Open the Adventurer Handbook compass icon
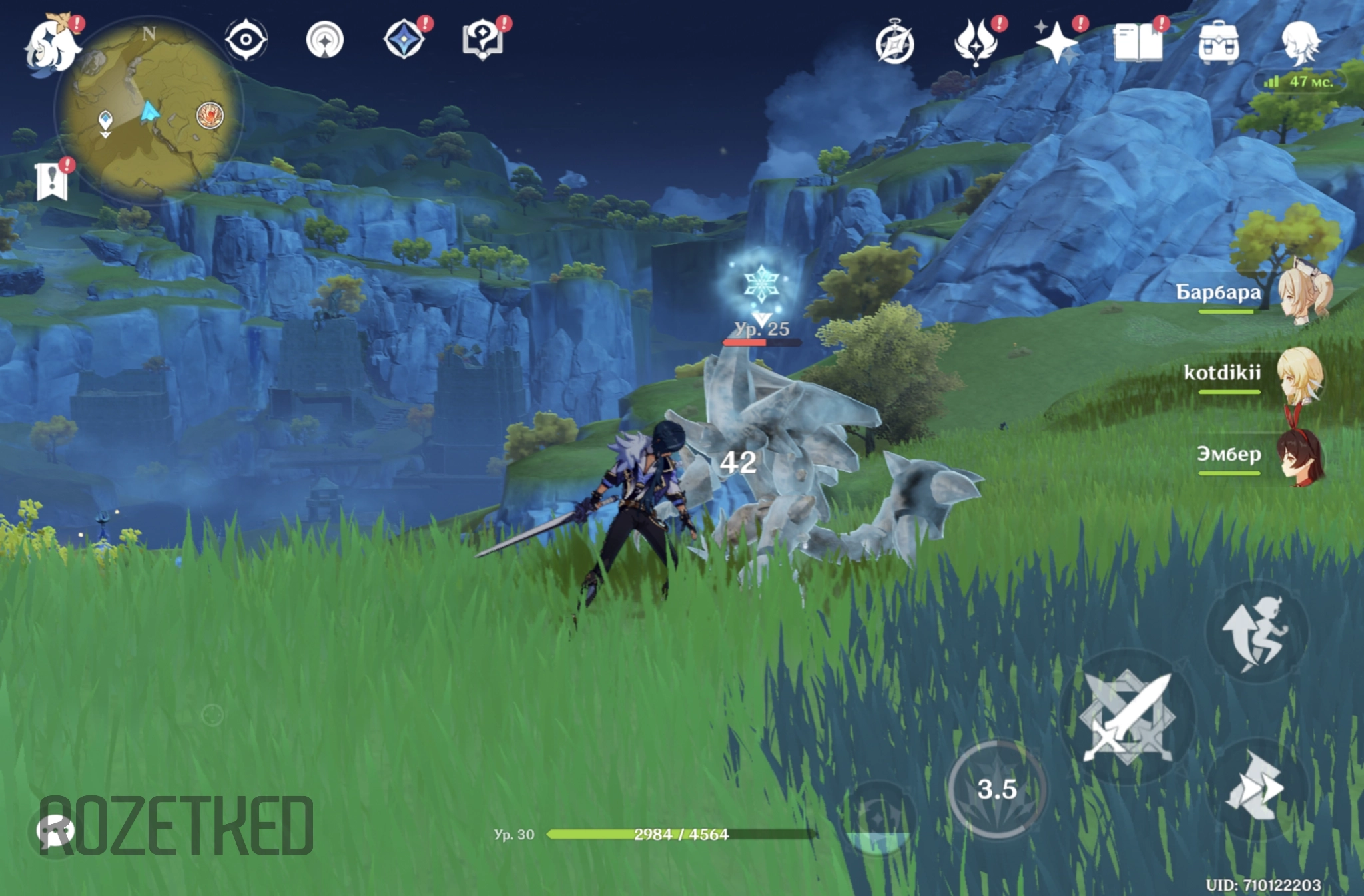 click(x=894, y=44)
